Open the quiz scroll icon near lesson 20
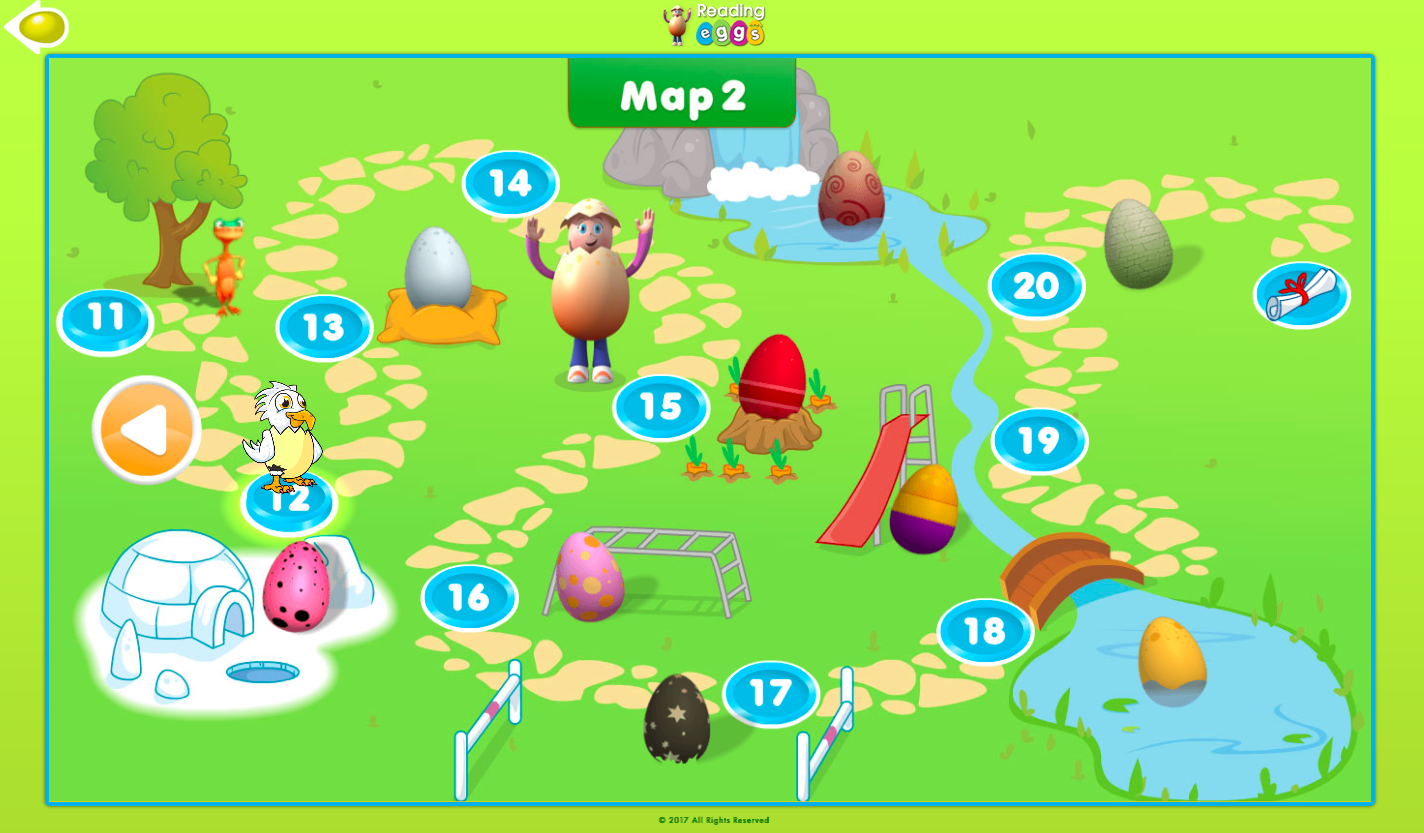Screen dimensions: 1424x833 (x=1300, y=295)
